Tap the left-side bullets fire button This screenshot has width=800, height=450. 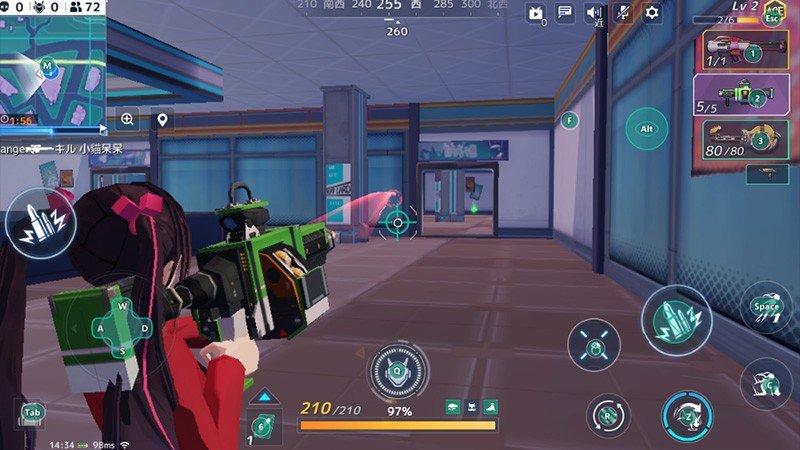click(x=40, y=223)
